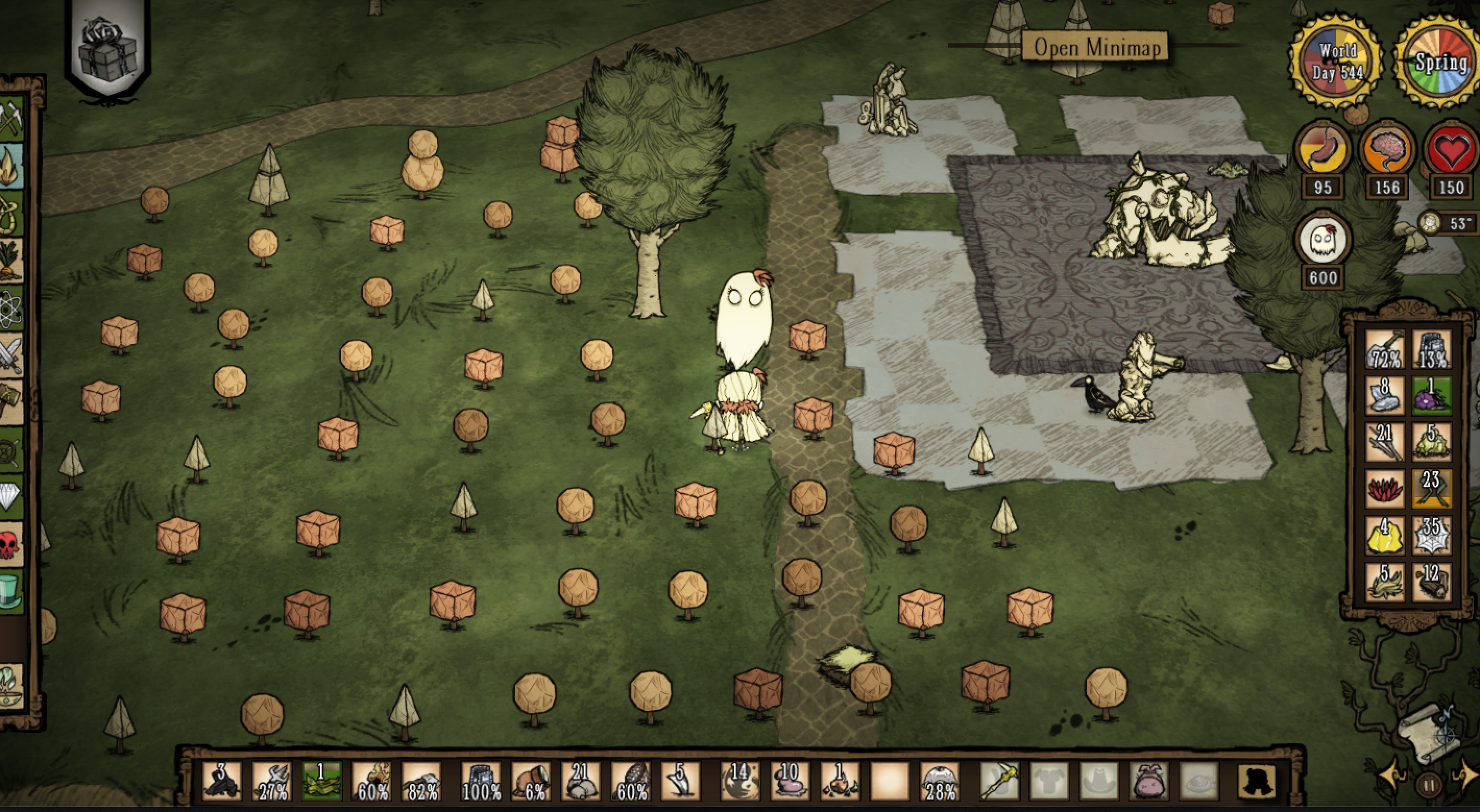Select the rocks stack of 21
This screenshot has height=812, width=1480.
click(581, 781)
